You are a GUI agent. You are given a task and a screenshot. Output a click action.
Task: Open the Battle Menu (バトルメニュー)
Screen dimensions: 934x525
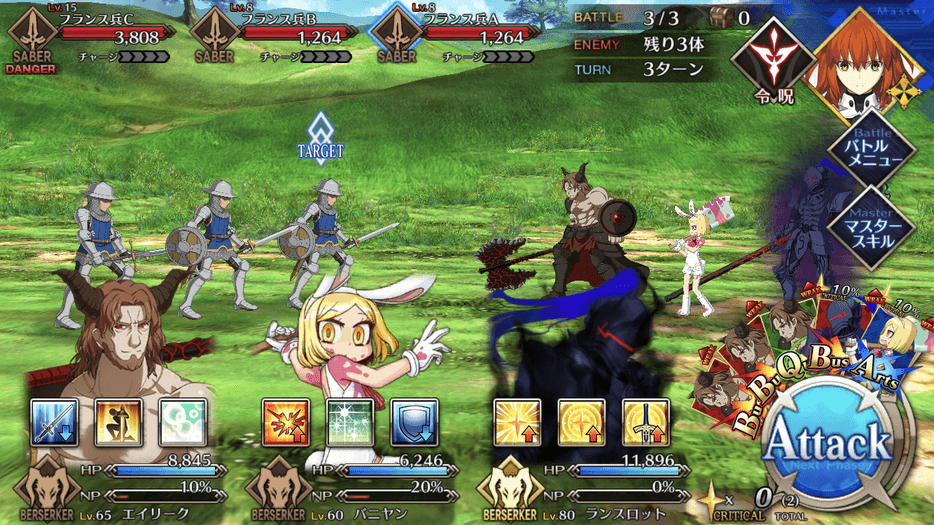point(868,152)
